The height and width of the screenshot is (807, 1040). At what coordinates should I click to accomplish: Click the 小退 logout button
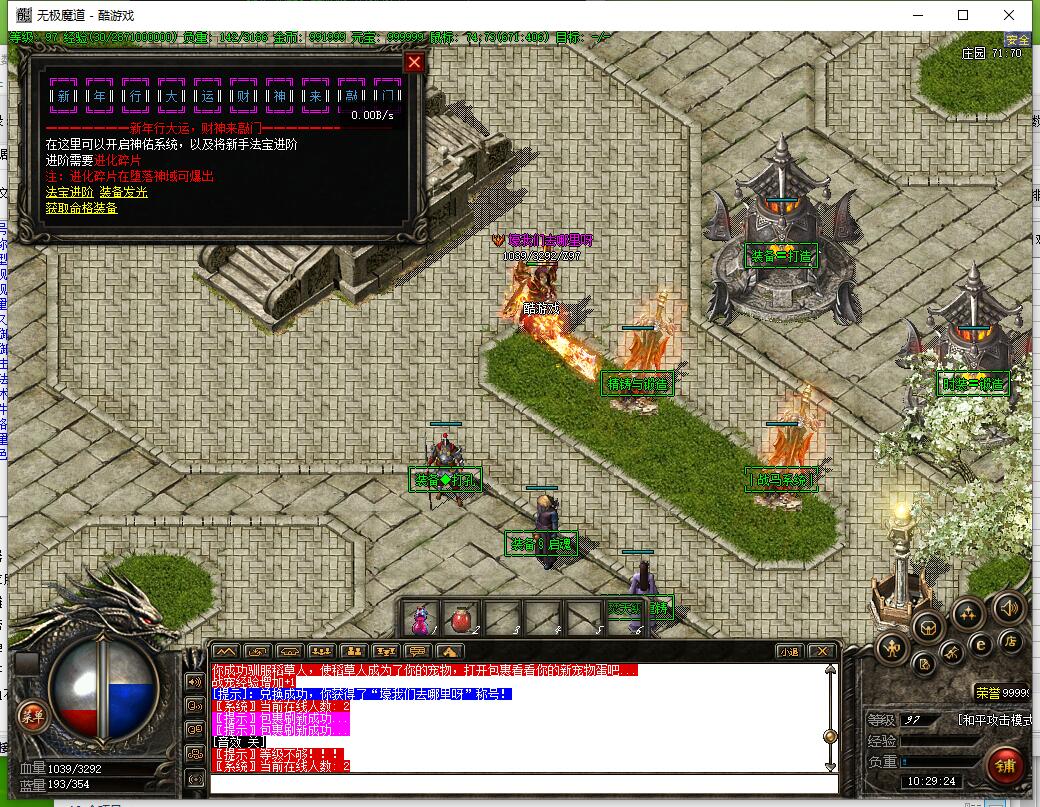790,651
